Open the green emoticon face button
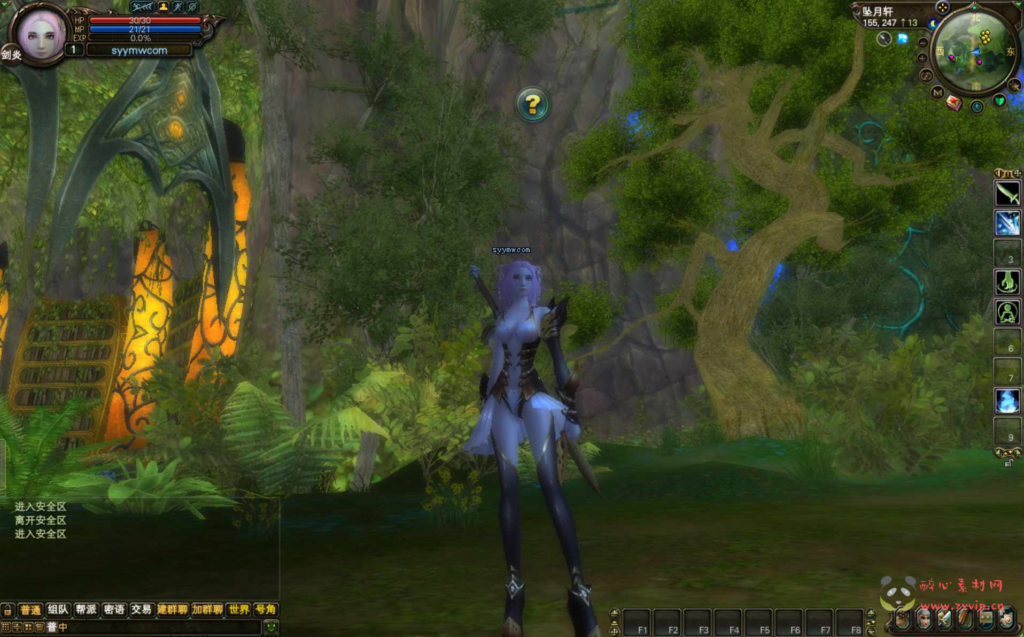 270,627
